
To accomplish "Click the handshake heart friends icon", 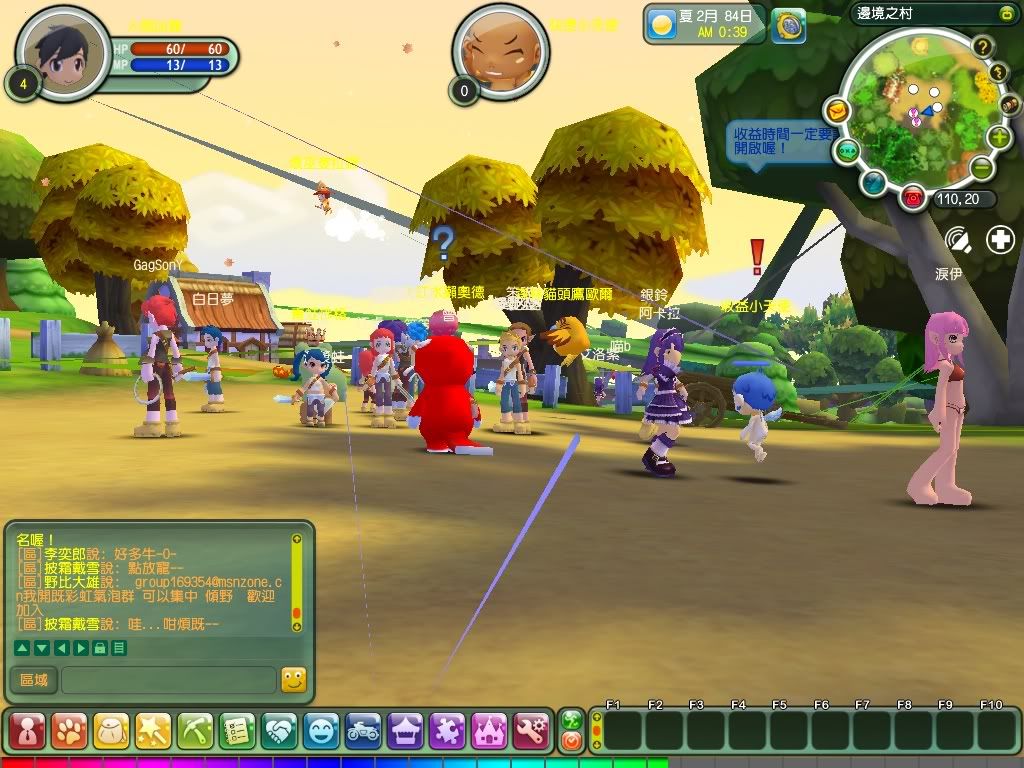I will 279,731.
